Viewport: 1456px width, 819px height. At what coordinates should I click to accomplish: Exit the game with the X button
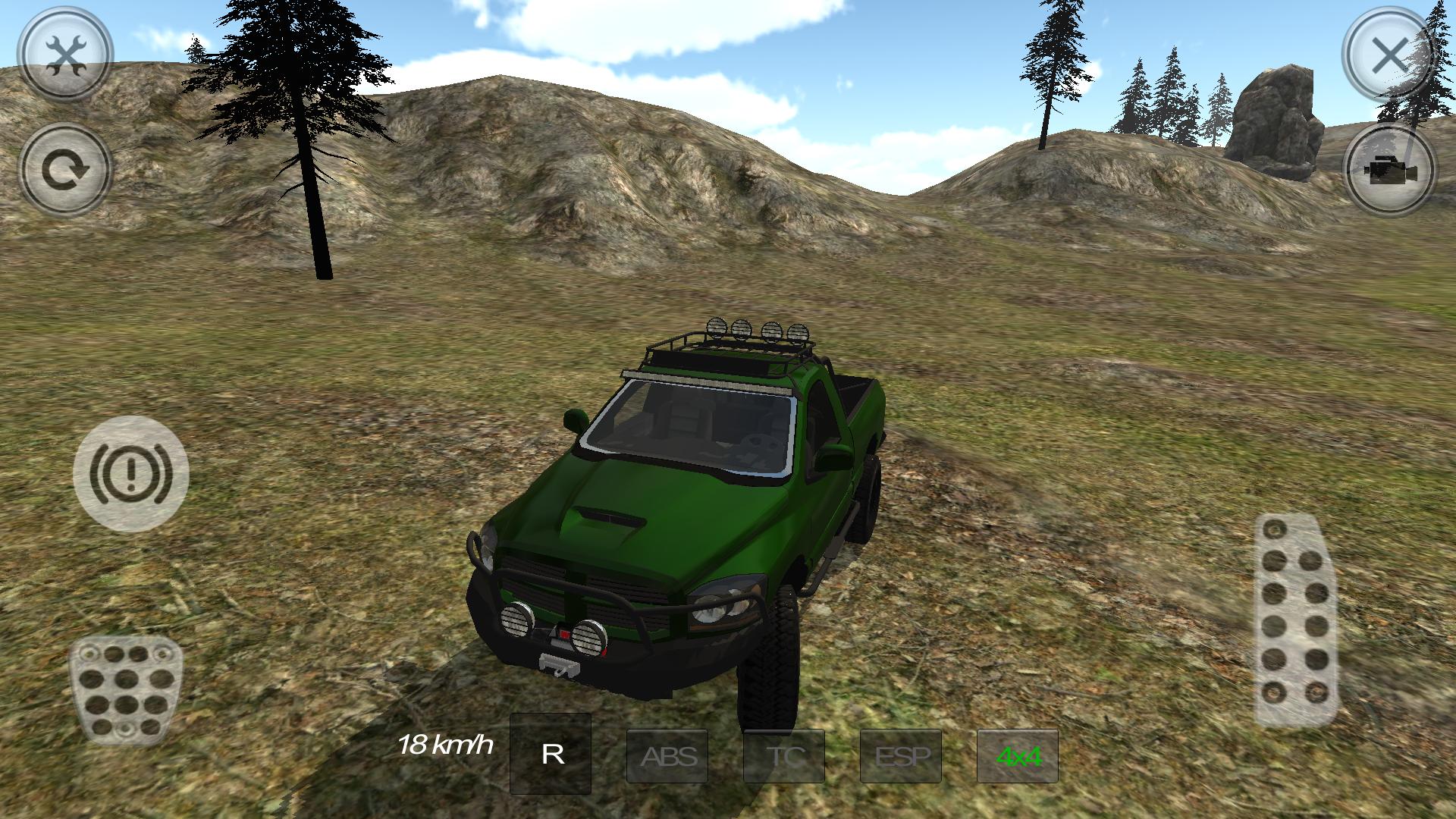coord(1390,53)
